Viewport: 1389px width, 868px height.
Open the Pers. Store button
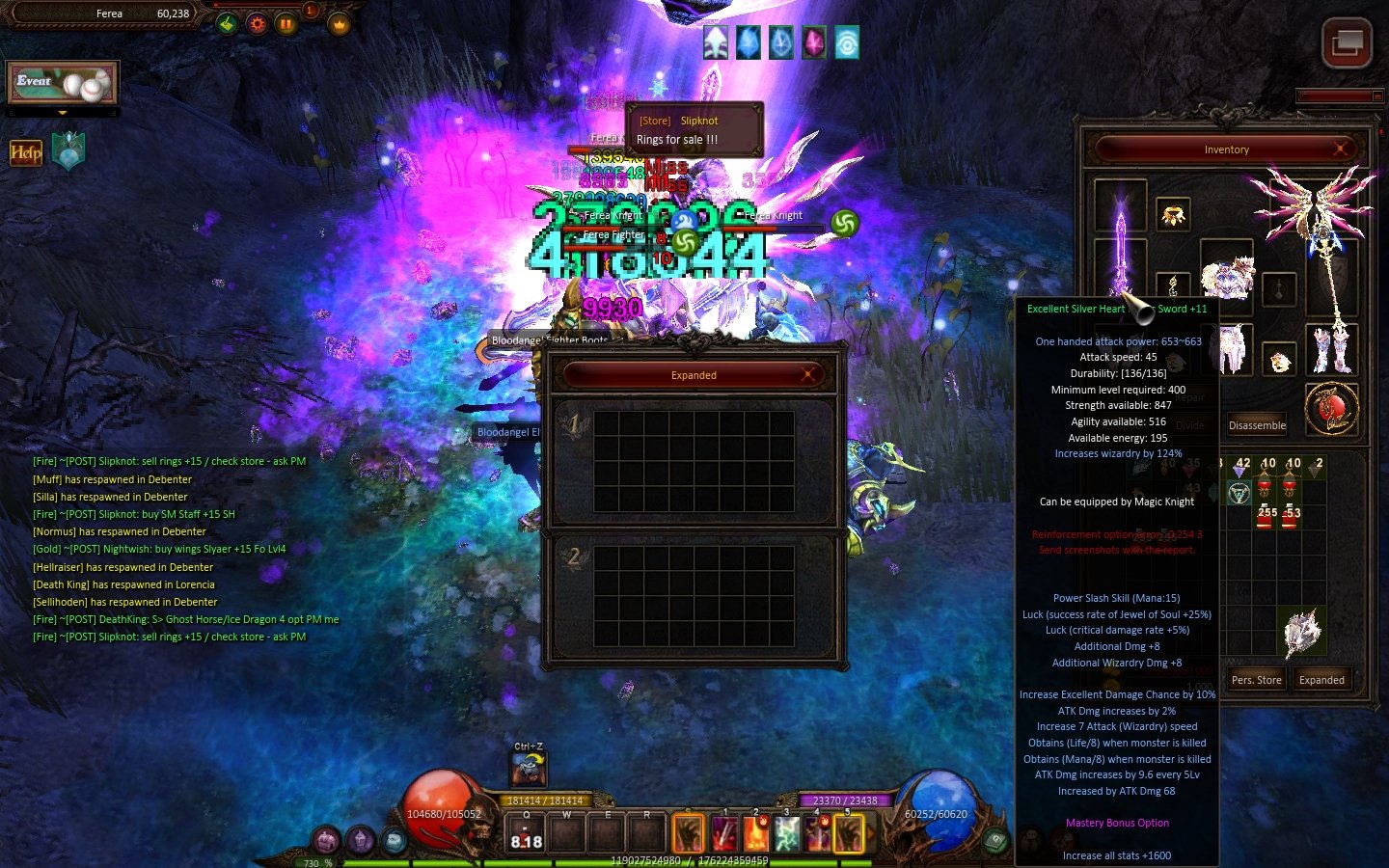(x=1256, y=680)
